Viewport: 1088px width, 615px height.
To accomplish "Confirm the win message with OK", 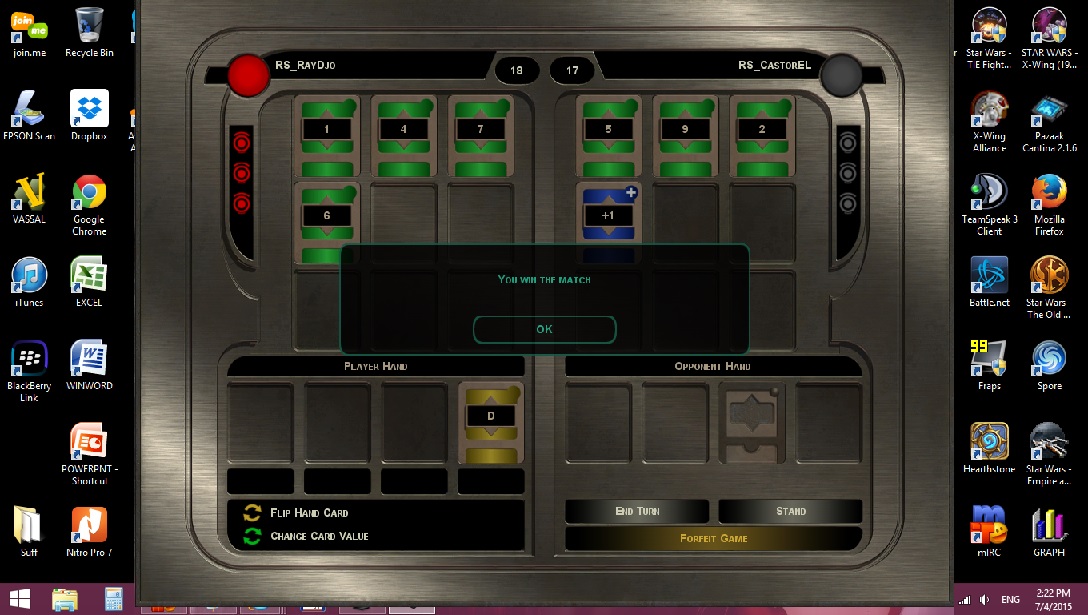I will click(544, 329).
